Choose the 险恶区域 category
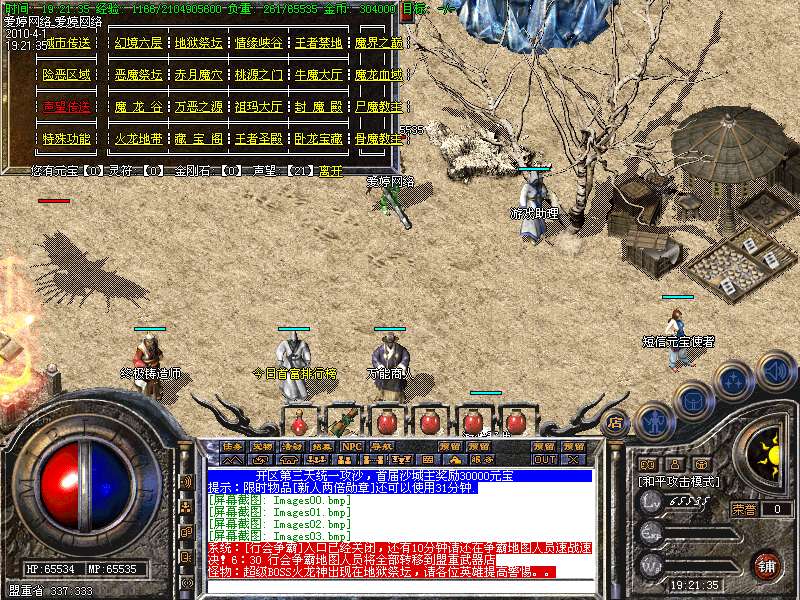Image resolution: width=800 pixels, height=600 pixels. click(x=67, y=75)
